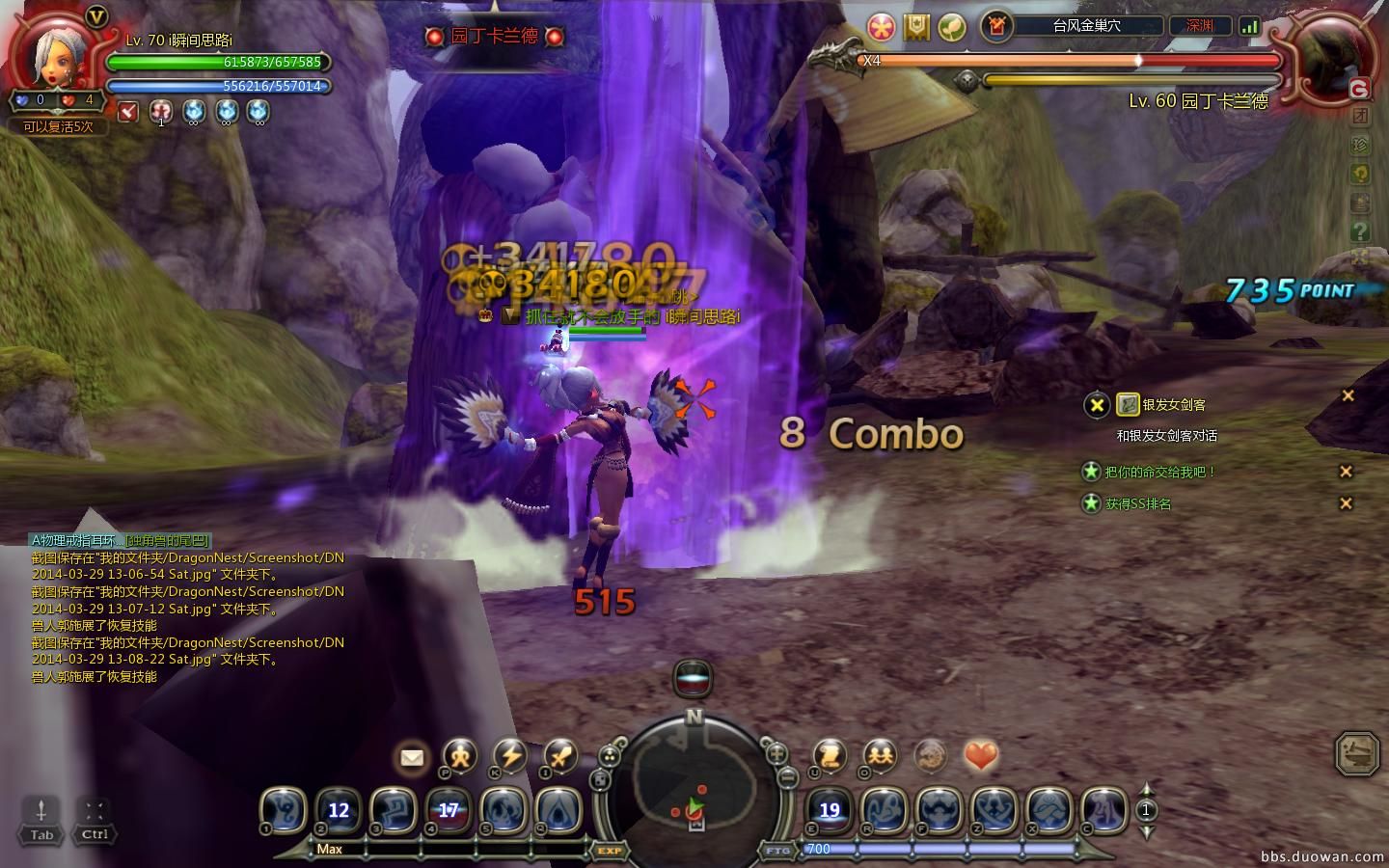Select the 把你的命交给我吧 objective
1389x868 pixels.
click(1159, 472)
